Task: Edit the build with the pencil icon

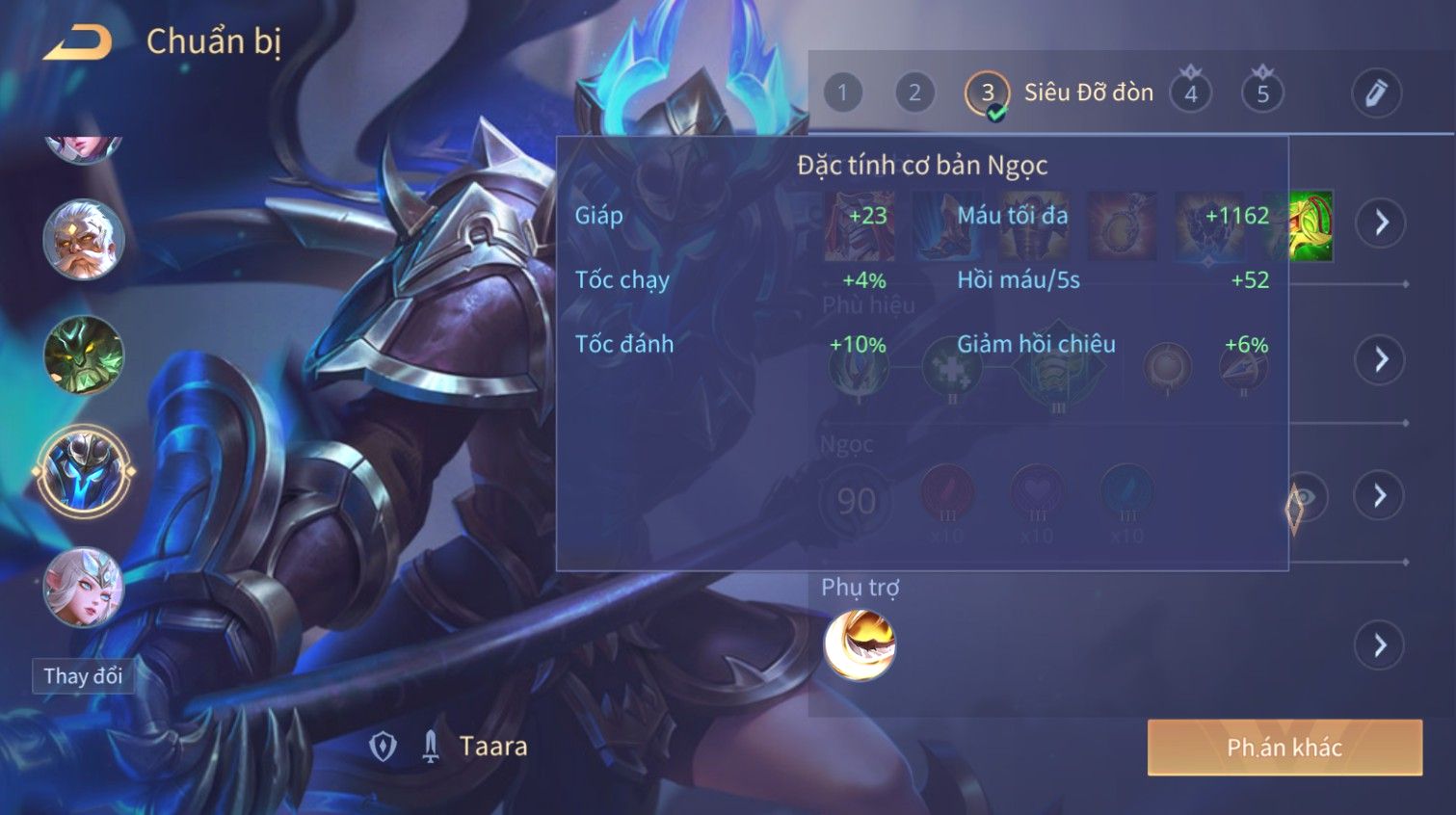Action: [x=1375, y=93]
